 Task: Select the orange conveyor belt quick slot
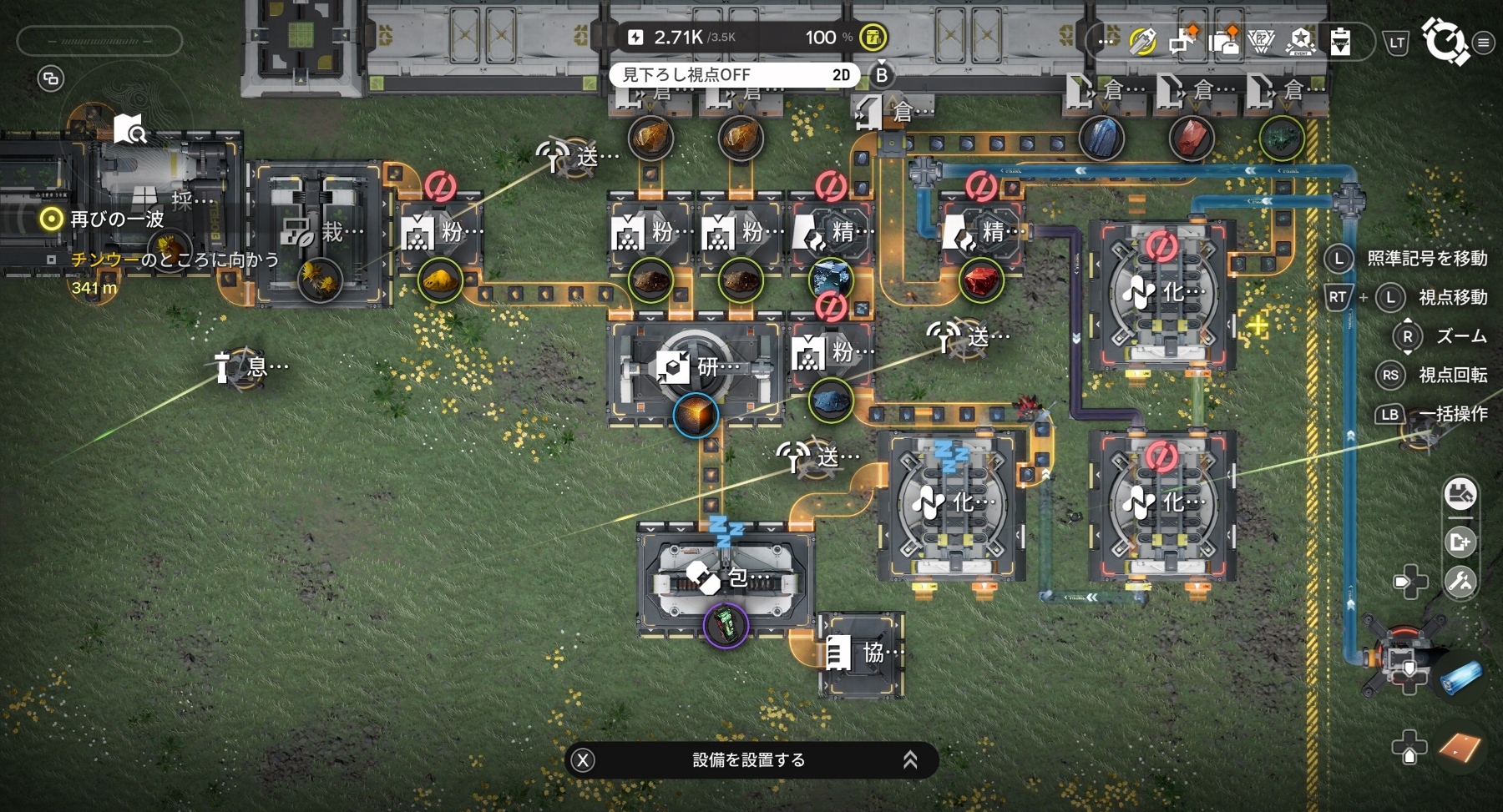[1460, 747]
